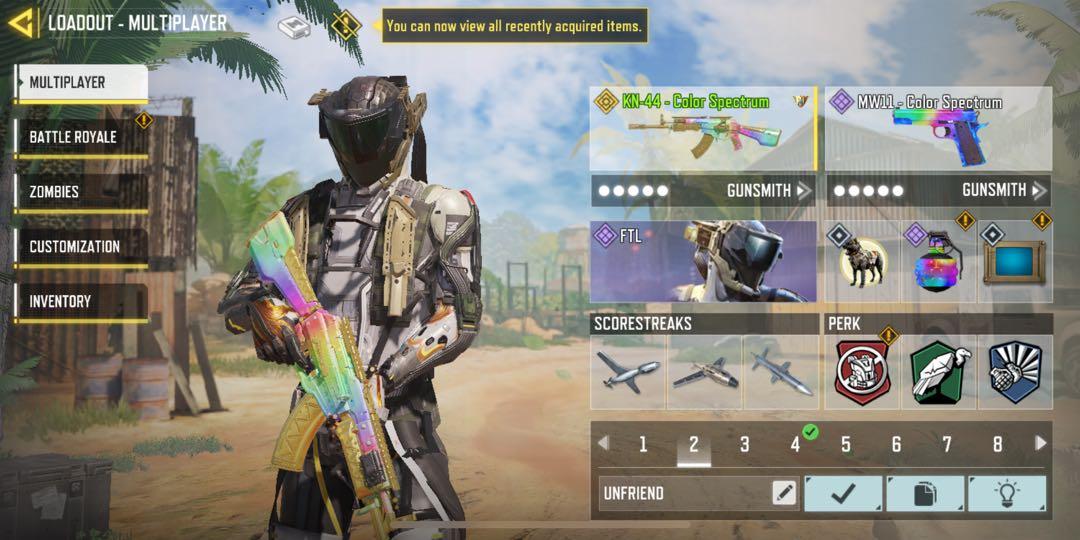Viewport: 1080px width, 540px height.
Task: Select the blue fist perk icon
Action: [1014, 373]
